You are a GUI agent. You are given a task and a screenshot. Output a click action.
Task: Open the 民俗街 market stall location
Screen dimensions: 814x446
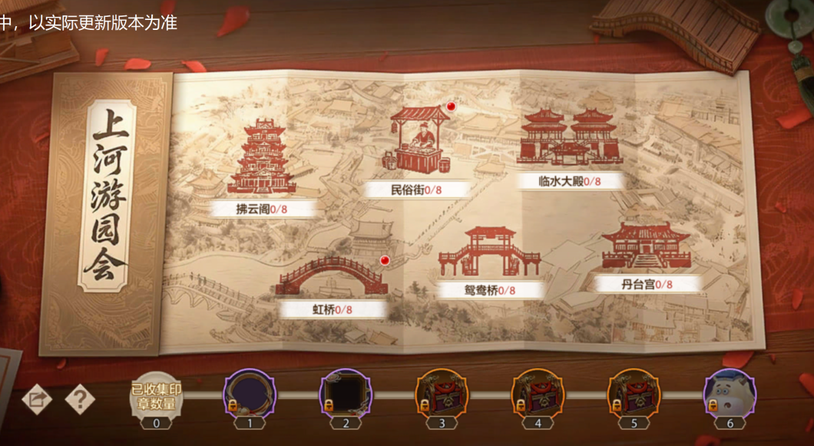[x=419, y=143]
